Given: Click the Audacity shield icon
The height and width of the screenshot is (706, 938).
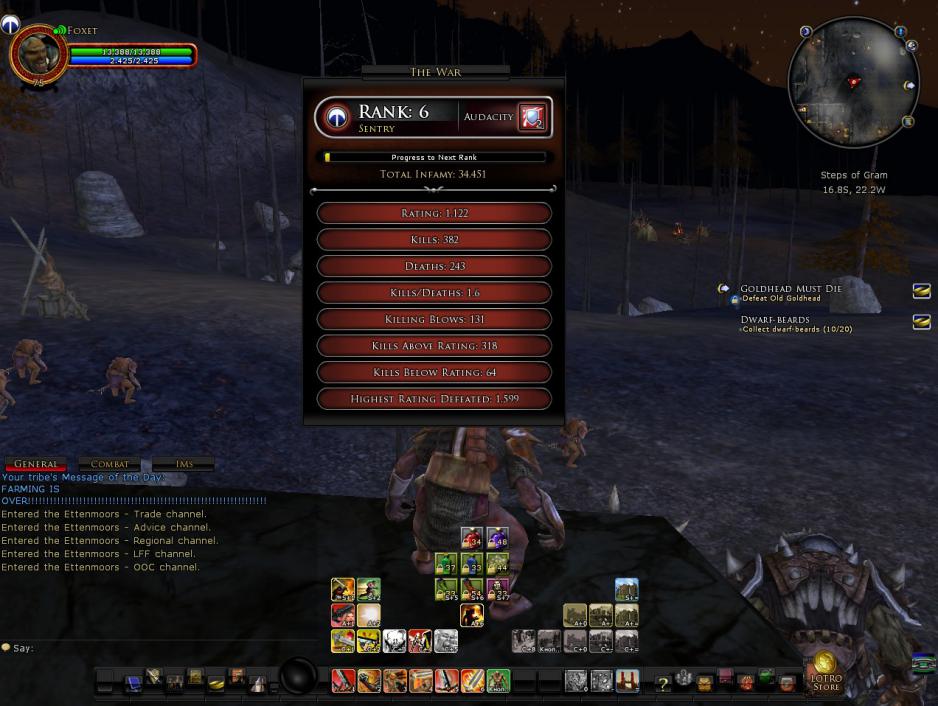Looking at the screenshot, I should click(x=531, y=117).
